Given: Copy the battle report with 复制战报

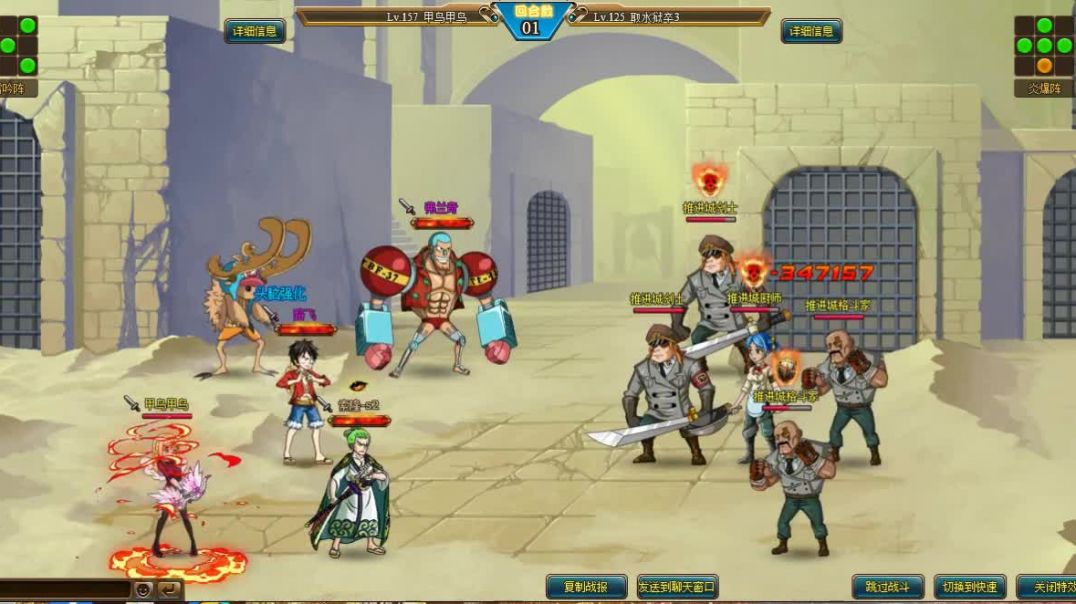Looking at the screenshot, I should point(587,587).
